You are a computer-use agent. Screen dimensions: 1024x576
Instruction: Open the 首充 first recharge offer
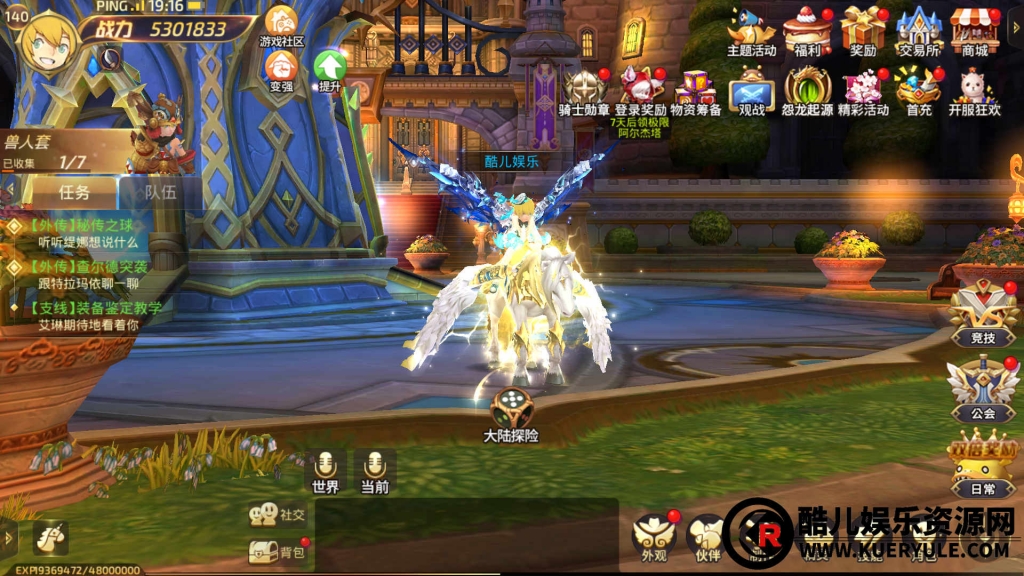(918, 91)
